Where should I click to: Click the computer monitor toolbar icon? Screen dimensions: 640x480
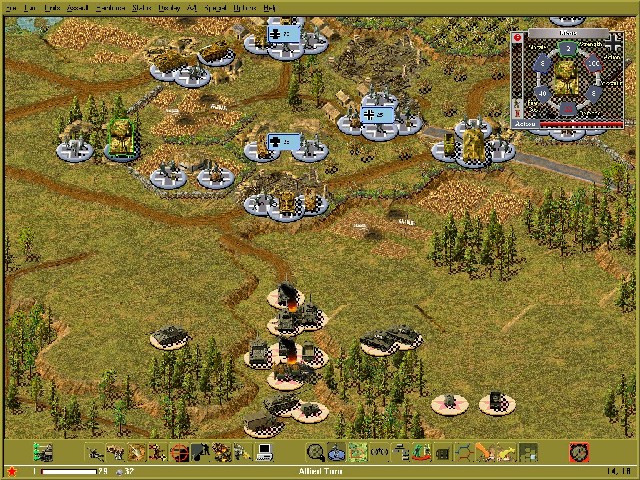(x=265, y=453)
